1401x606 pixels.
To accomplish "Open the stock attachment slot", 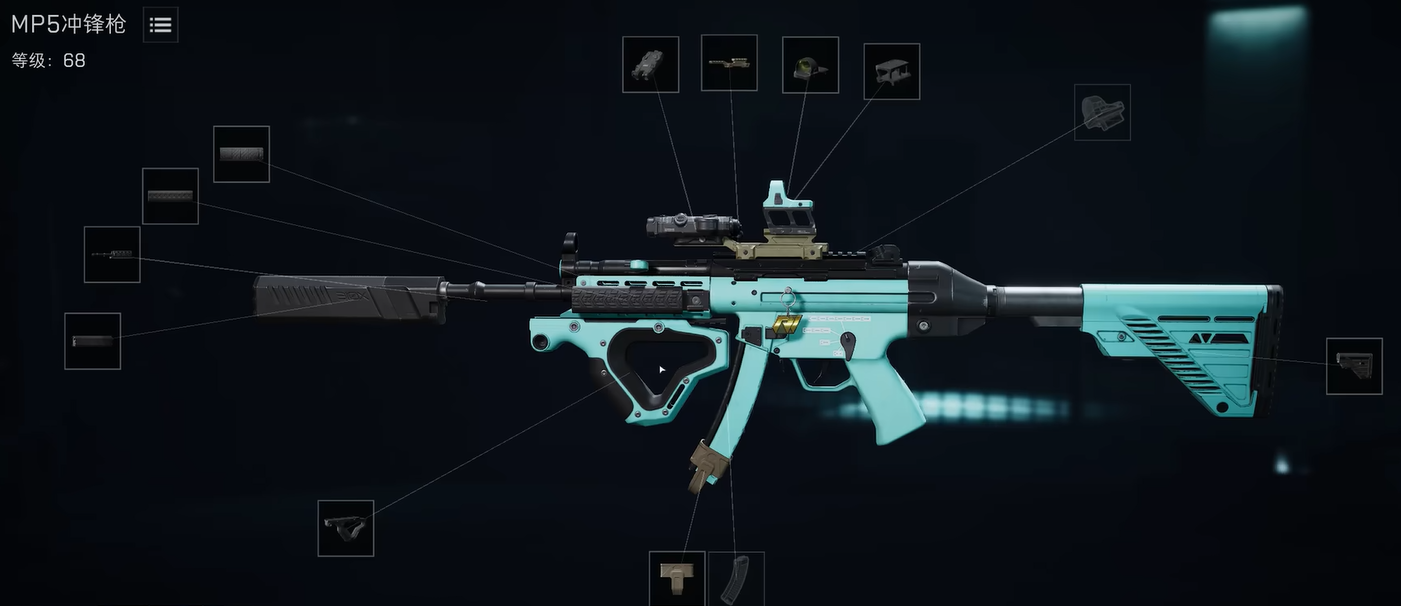I will (x=1354, y=366).
